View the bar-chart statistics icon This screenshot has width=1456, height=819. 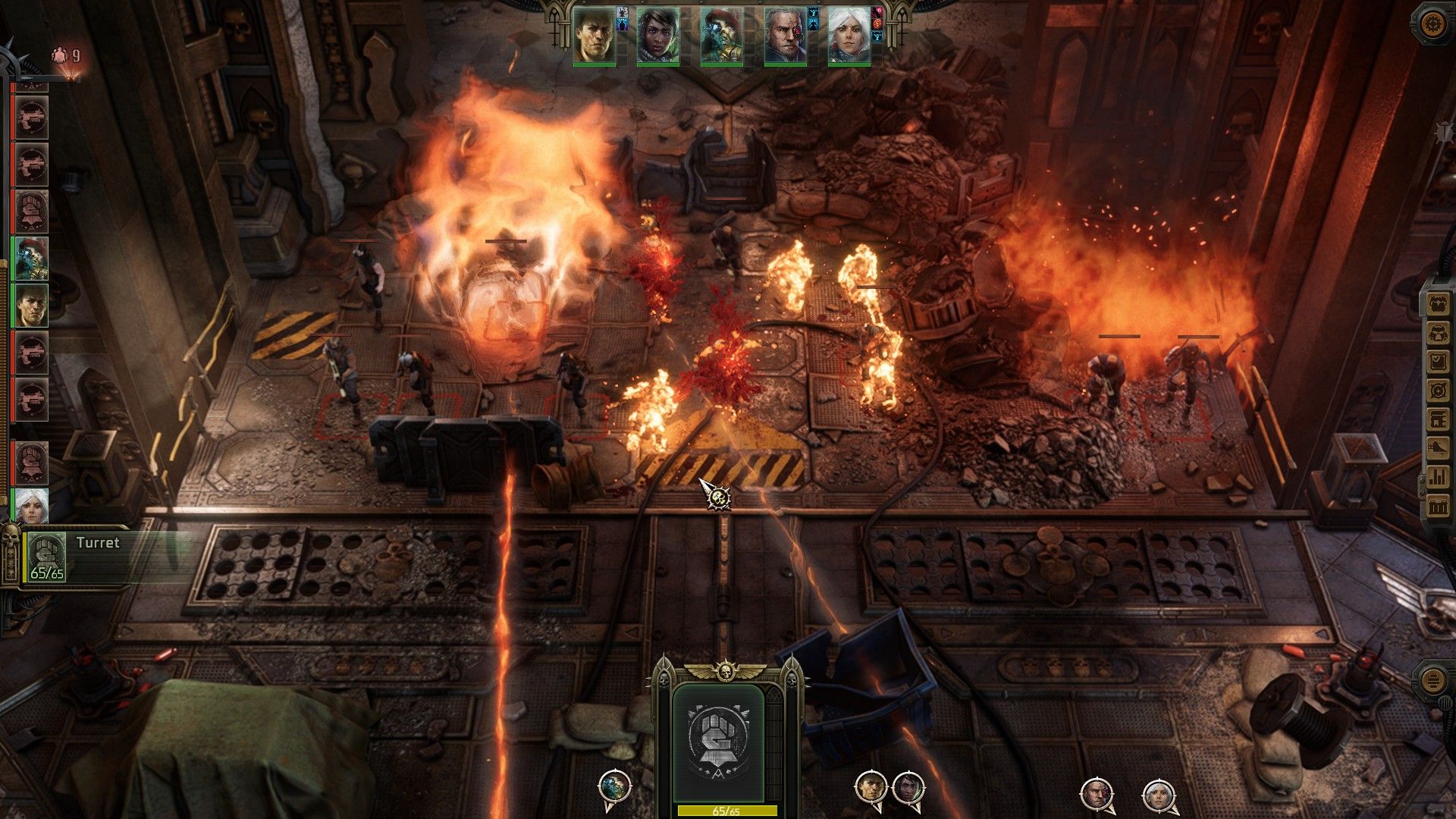(1438, 478)
